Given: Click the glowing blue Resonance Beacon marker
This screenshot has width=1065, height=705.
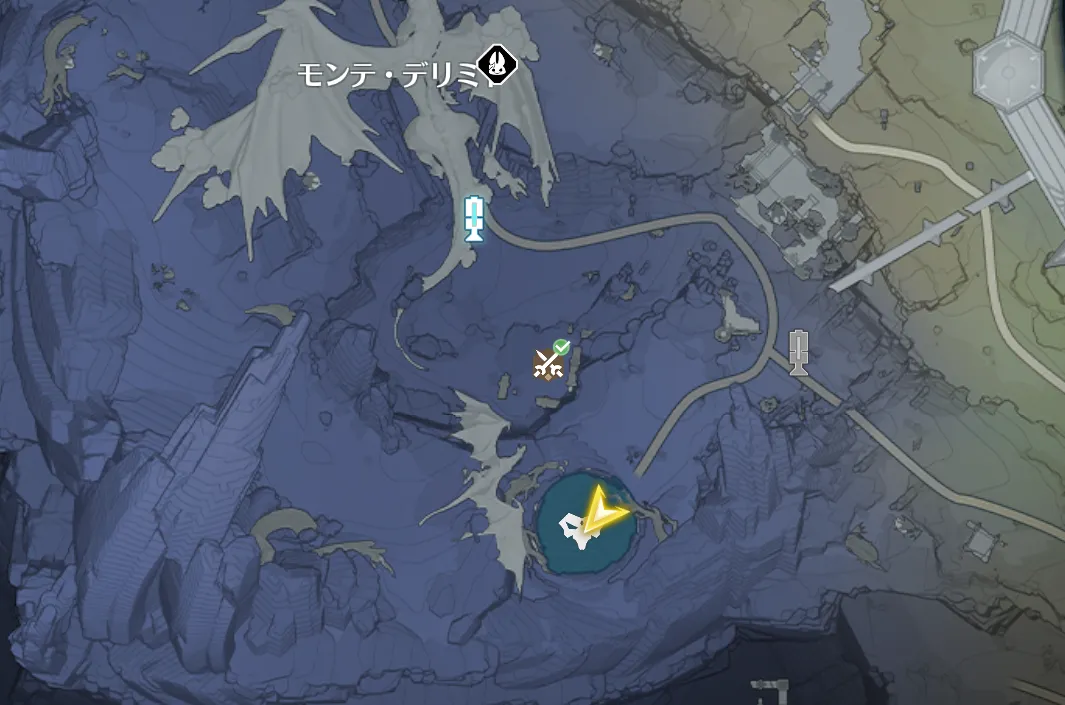Looking at the screenshot, I should tap(475, 218).
